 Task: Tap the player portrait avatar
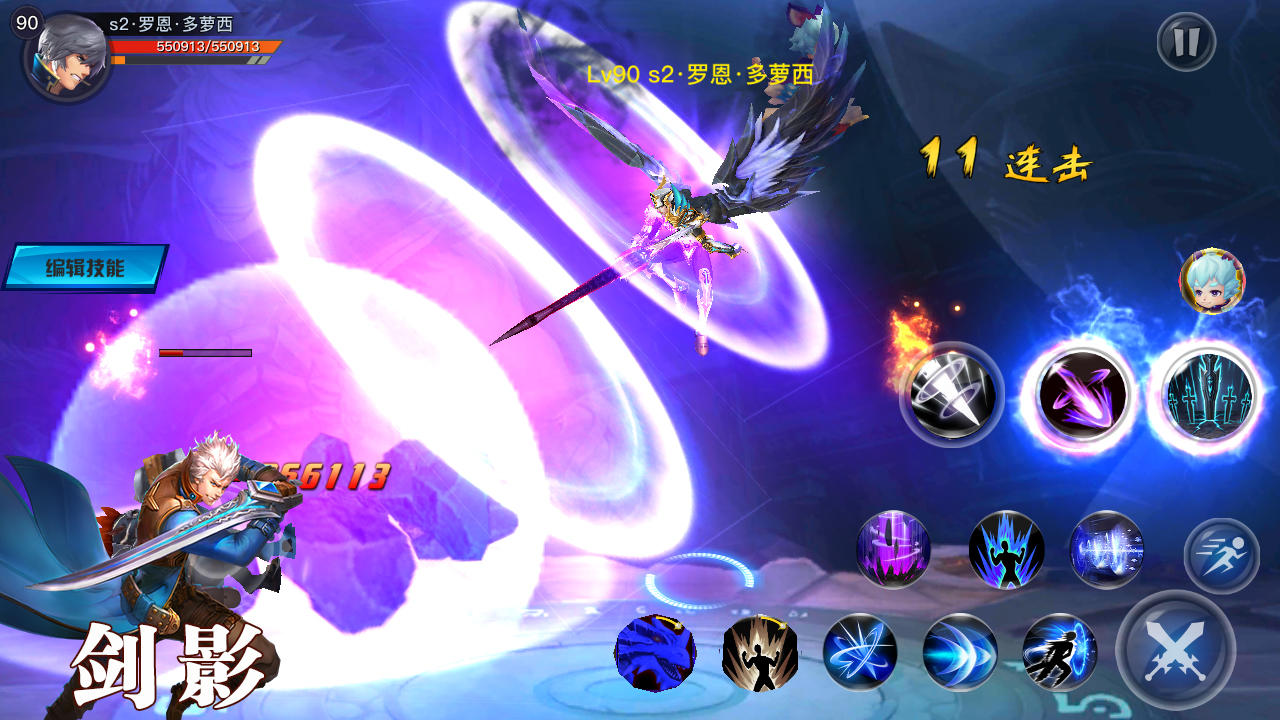pos(67,55)
